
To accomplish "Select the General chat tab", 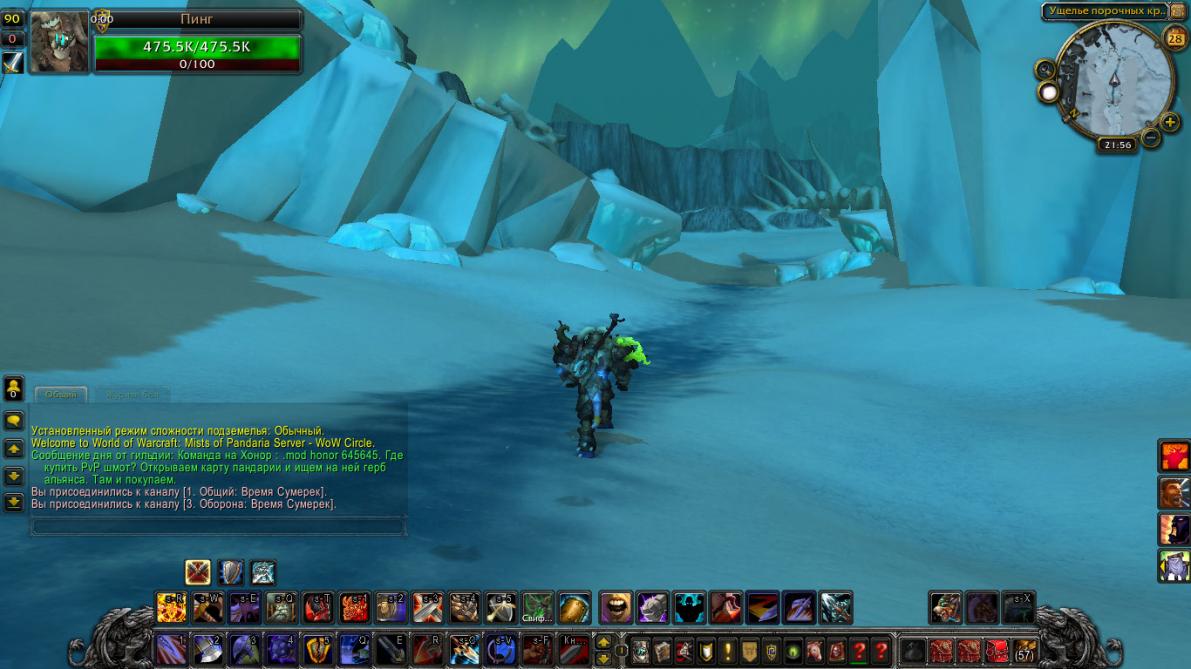I will [61, 395].
